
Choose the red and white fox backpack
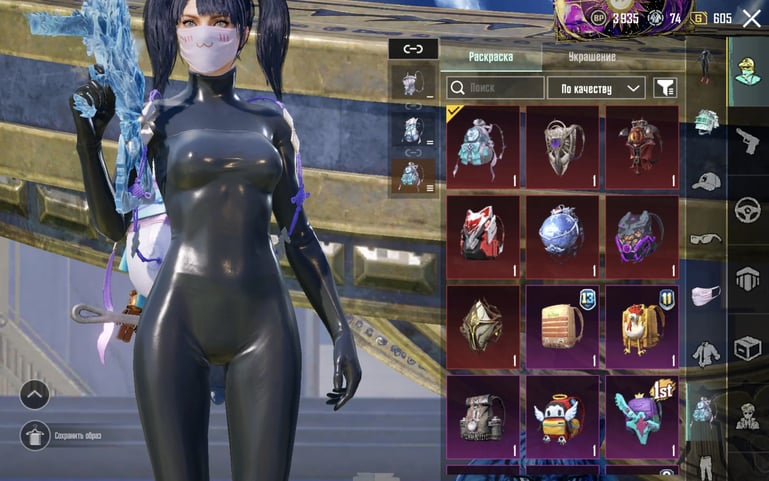click(x=483, y=236)
